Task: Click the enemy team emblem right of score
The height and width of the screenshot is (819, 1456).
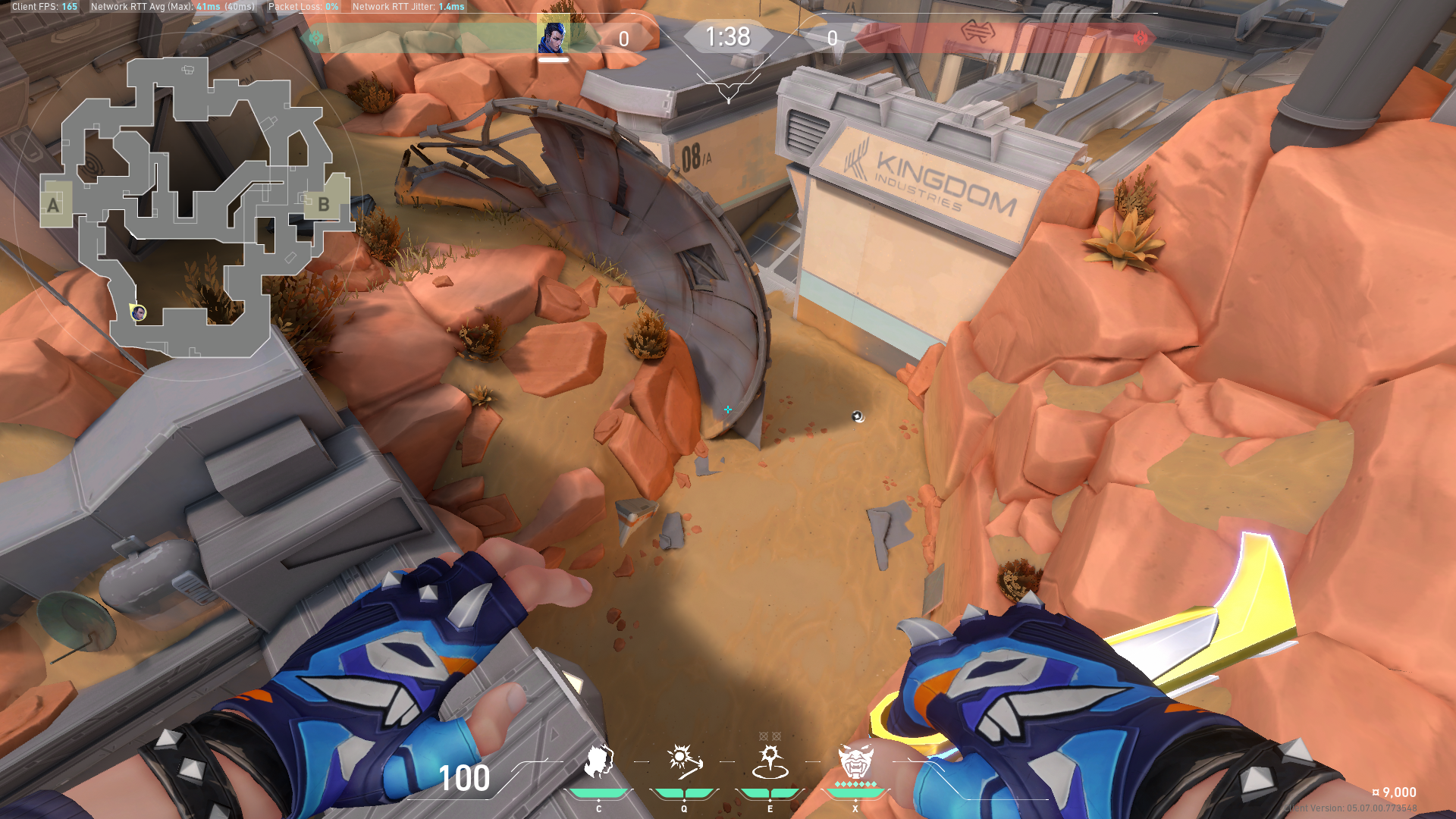Action: [1140, 36]
